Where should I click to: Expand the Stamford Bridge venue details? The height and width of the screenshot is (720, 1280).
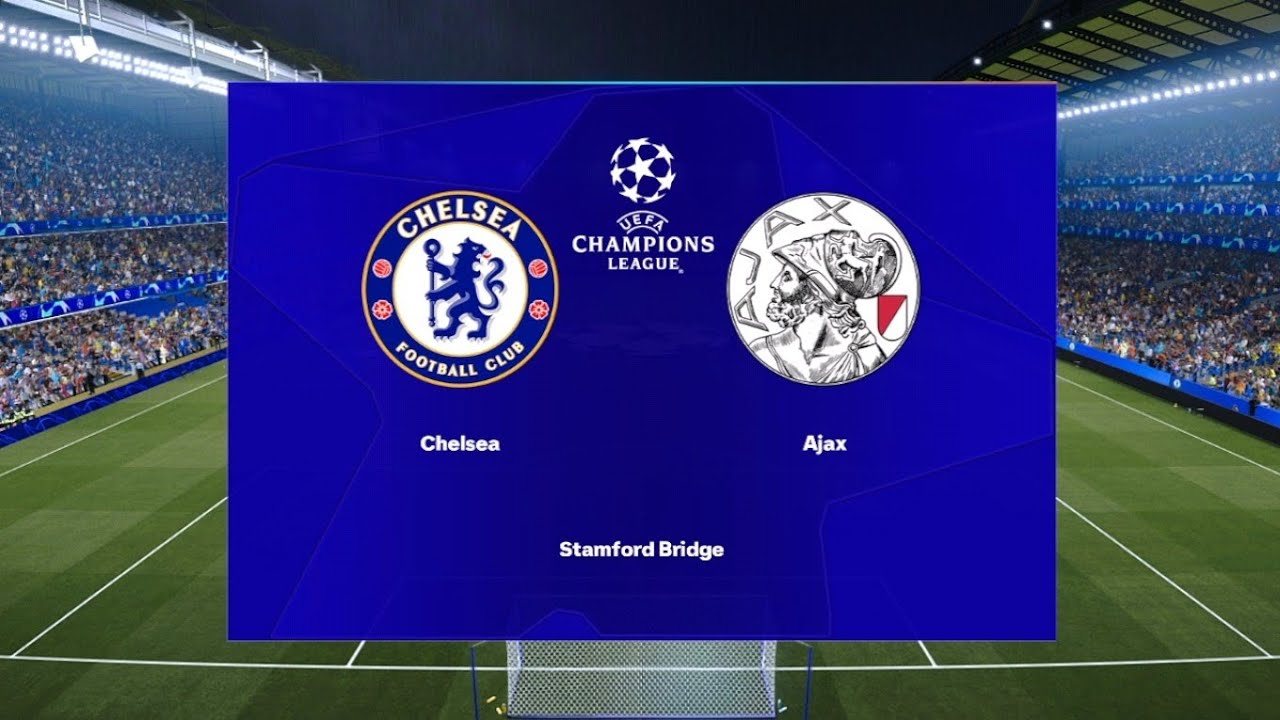641,548
